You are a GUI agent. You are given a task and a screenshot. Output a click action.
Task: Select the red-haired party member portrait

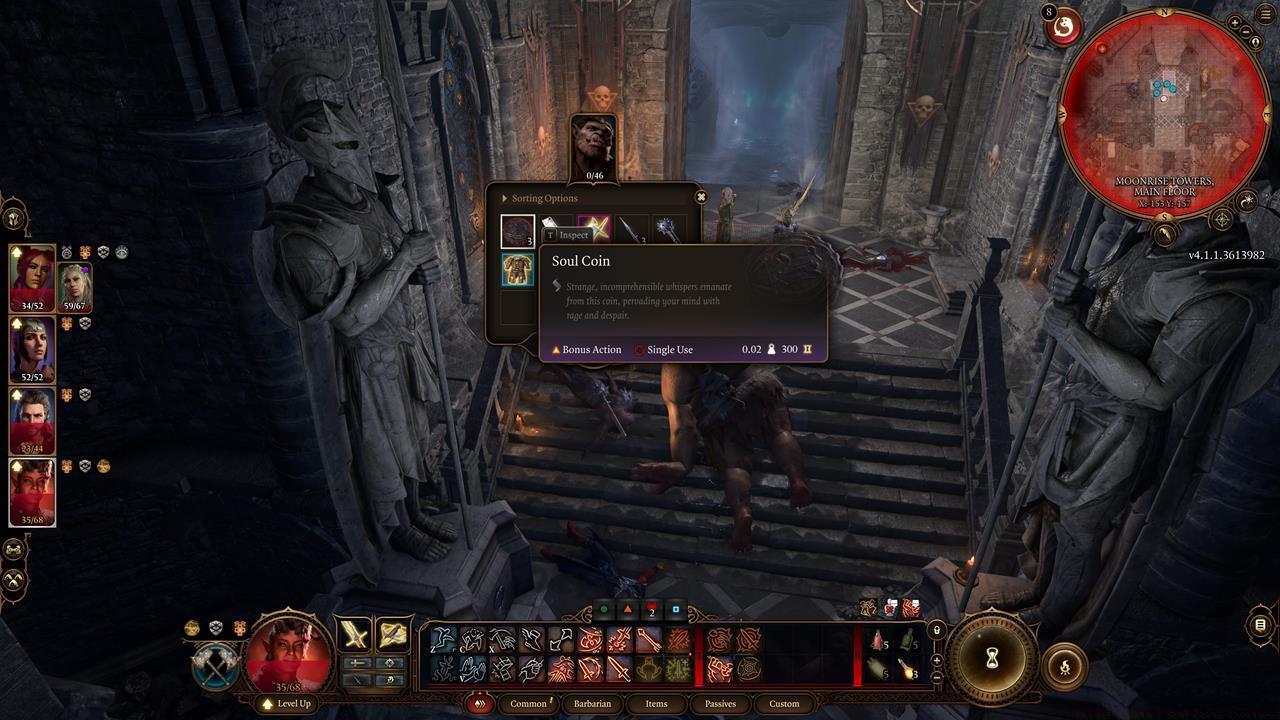(x=32, y=279)
